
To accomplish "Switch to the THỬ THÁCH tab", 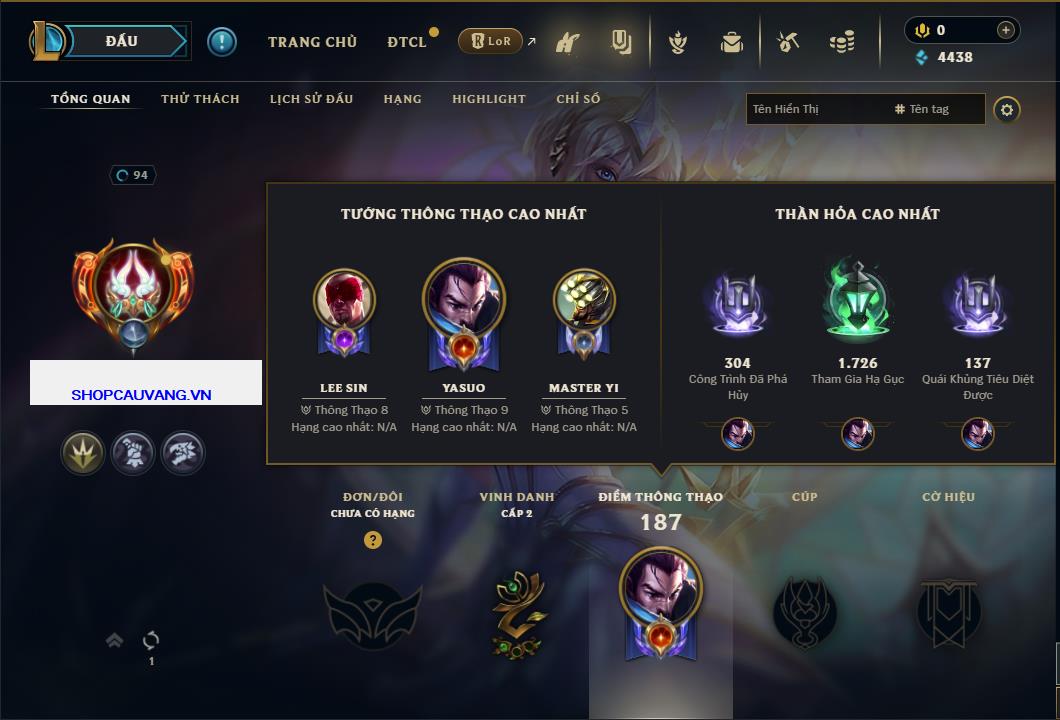I will [200, 99].
